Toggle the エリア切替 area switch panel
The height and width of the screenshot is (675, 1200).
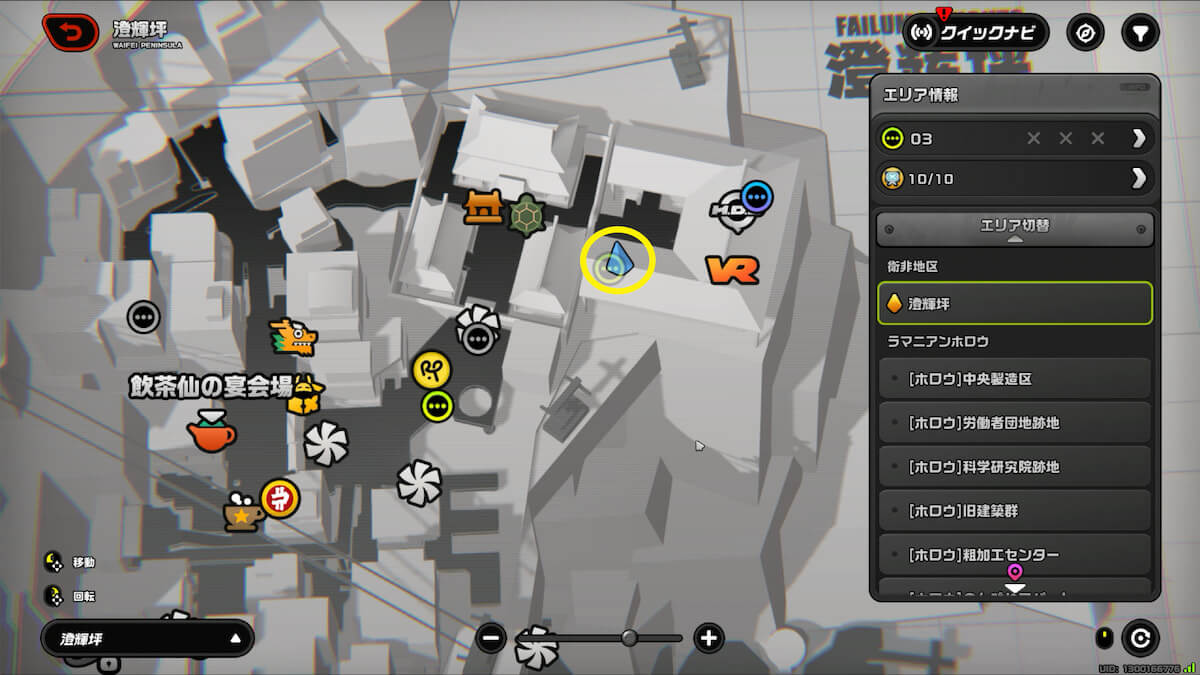click(1015, 227)
